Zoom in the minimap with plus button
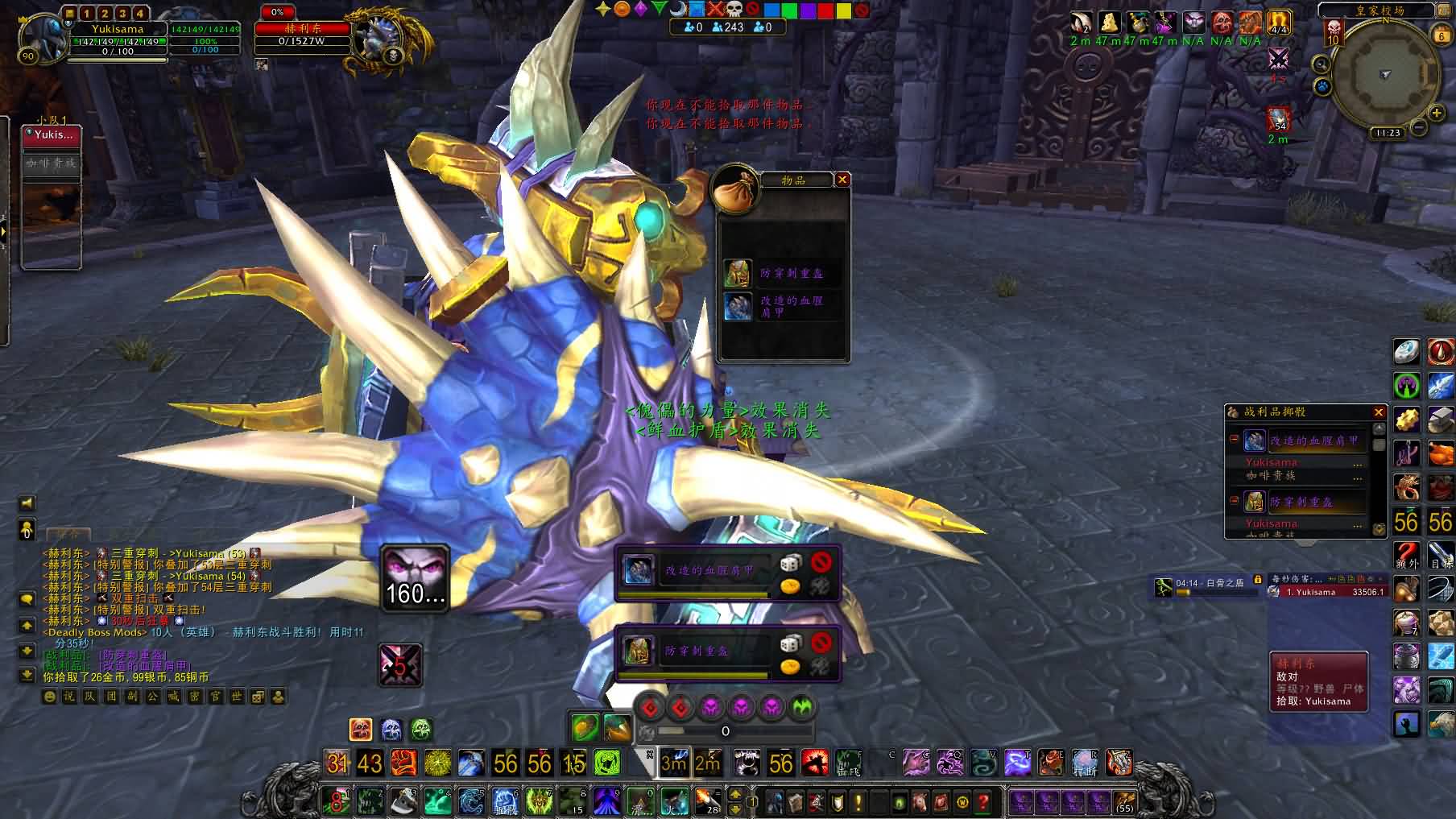This screenshot has width=1456, height=819. tap(1437, 114)
